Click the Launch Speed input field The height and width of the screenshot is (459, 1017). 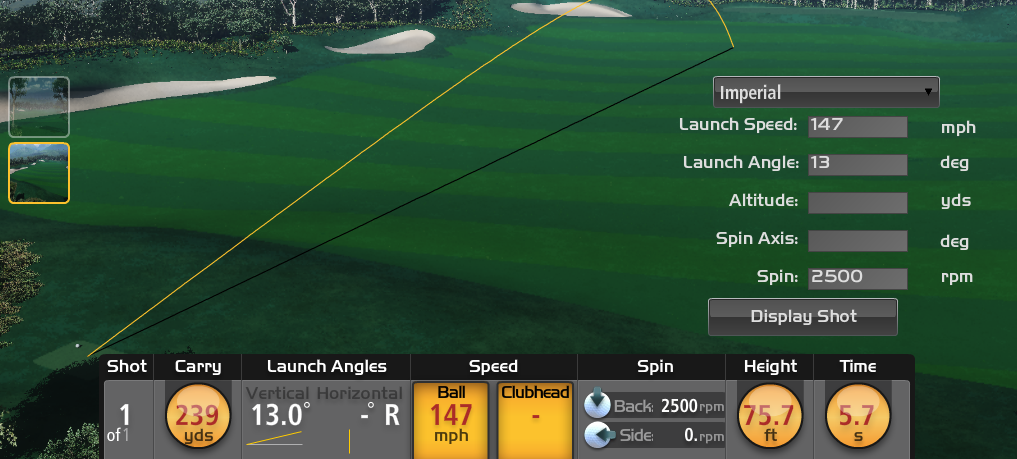(857, 126)
